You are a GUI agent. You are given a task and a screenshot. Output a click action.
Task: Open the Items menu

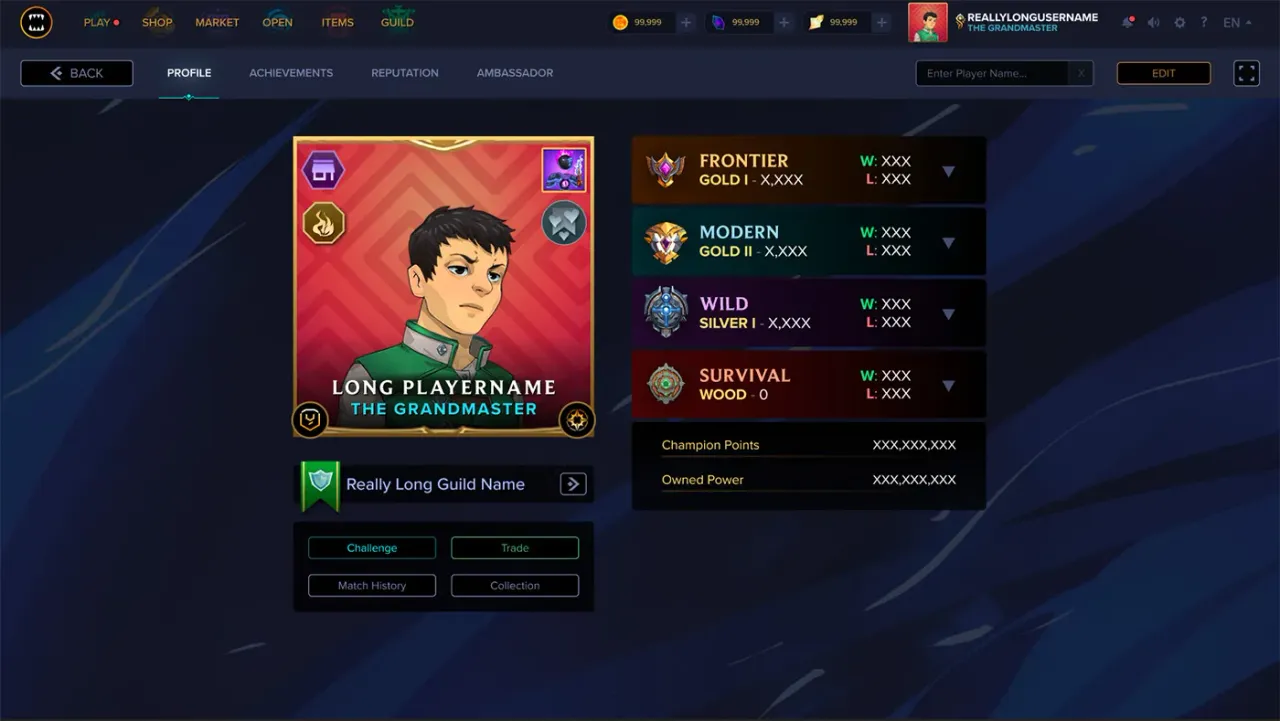(x=337, y=22)
